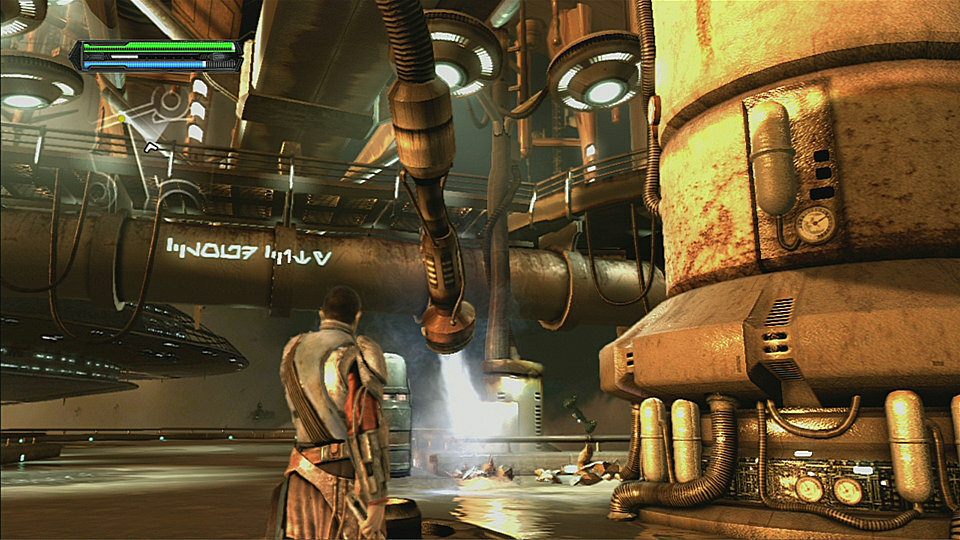
Task: Select the yellow objective dot on the minimap
Action: [122, 118]
